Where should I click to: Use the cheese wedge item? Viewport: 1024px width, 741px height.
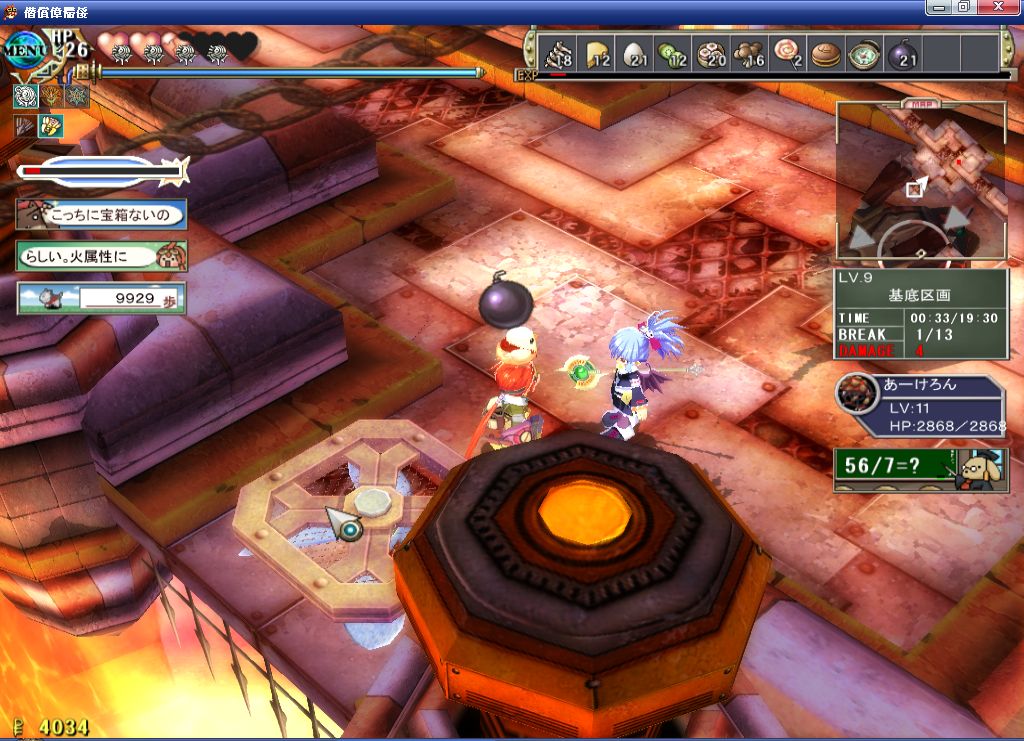[x=597, y=54]
